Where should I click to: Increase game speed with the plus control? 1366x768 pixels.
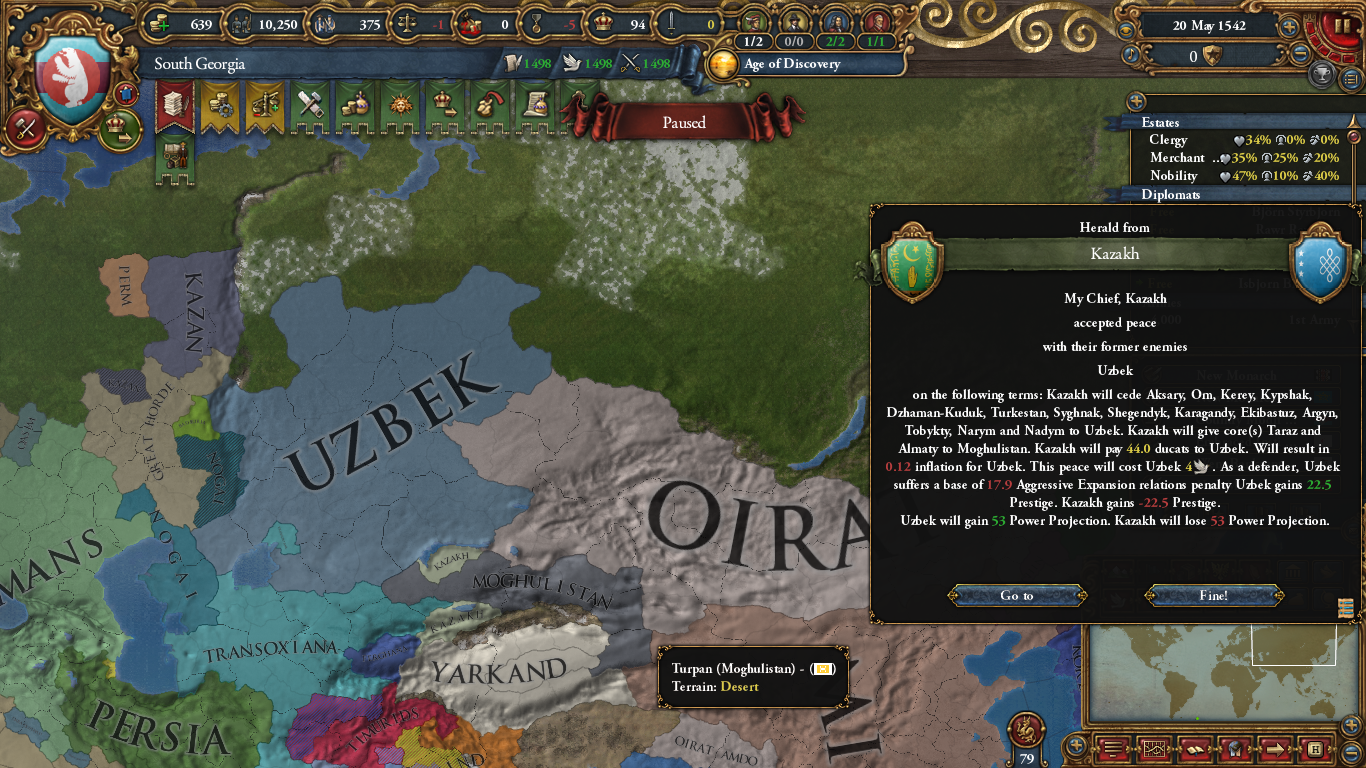pyautogui.click(x=1289, y=27)
